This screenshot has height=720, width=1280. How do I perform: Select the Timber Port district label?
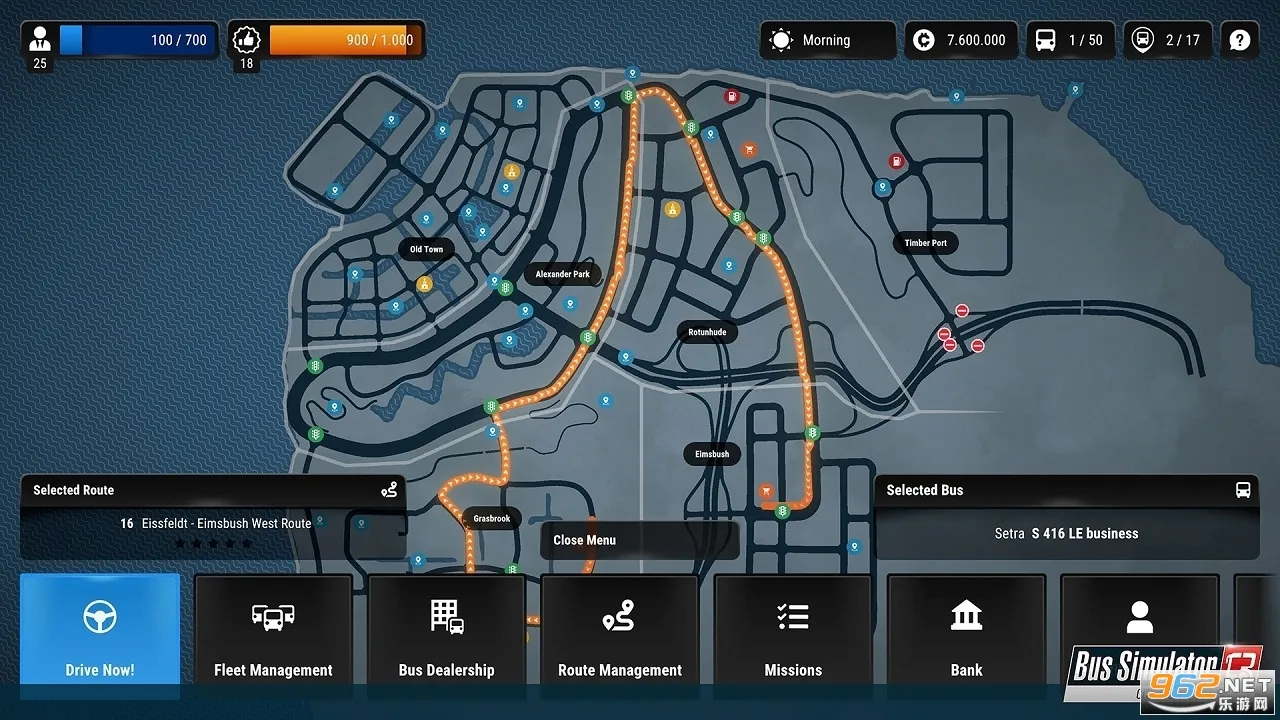tap(925, 243)
